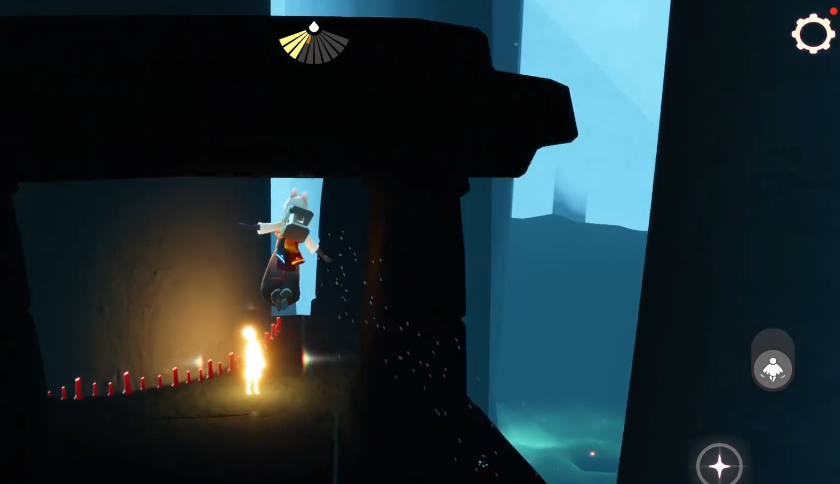The height and width of the screenshot is (484, 840).
Task: Tap the sitting character emote button
Action: pyautogui.click(x=772, y=369)
